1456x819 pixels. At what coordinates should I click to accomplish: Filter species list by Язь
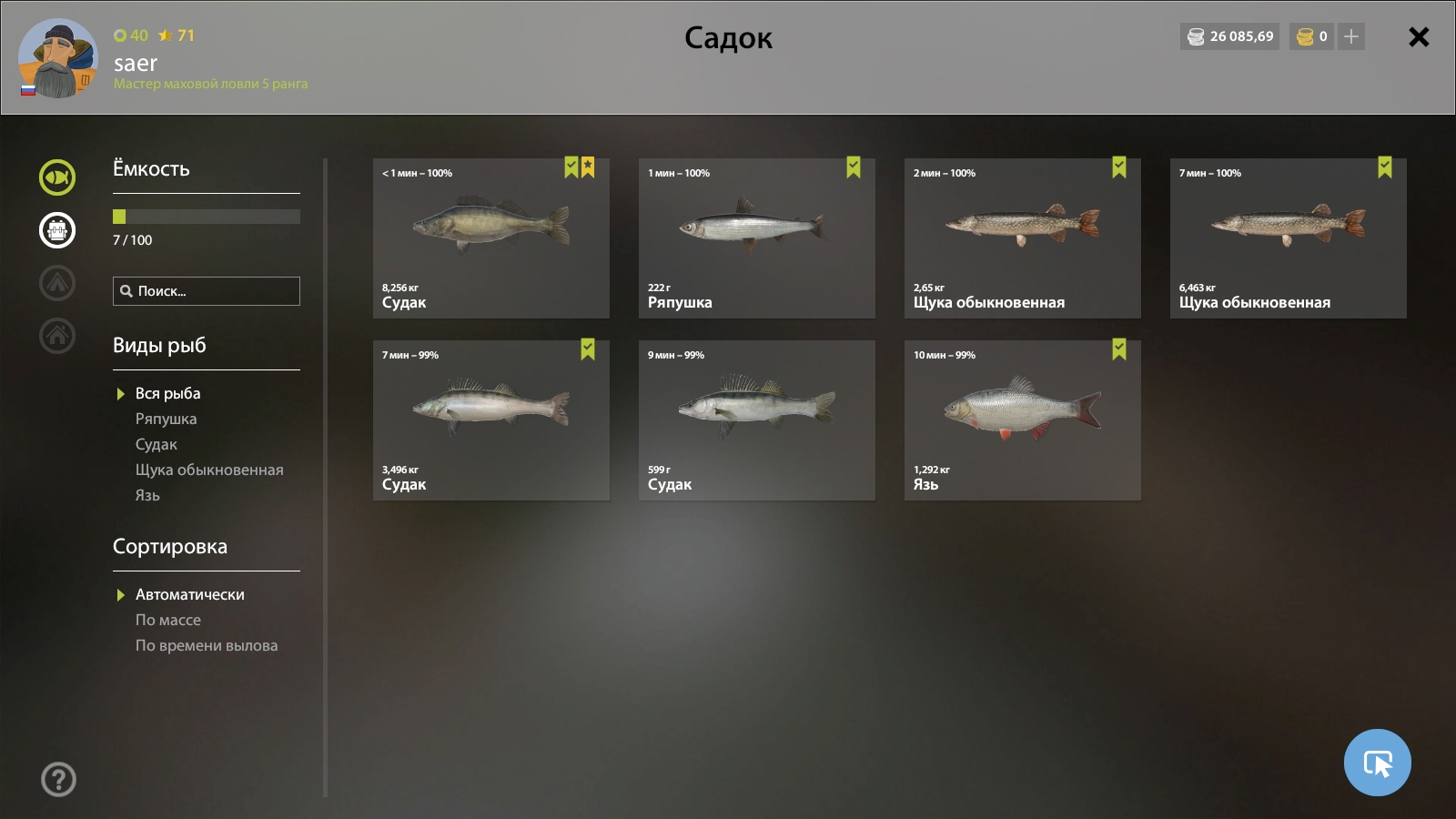147,495
